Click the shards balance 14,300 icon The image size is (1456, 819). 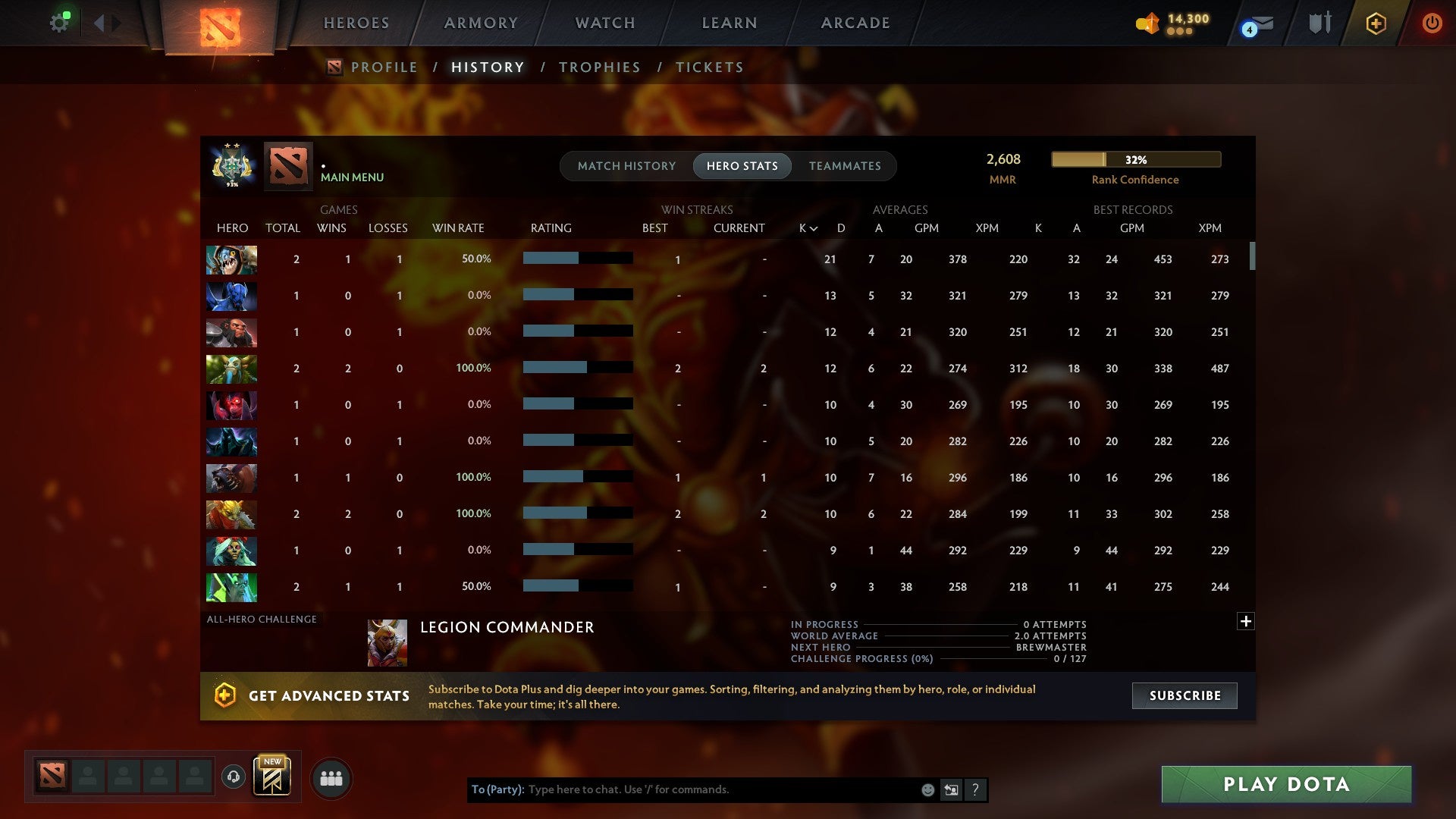pyautogui.click(x=1147, y=23)
